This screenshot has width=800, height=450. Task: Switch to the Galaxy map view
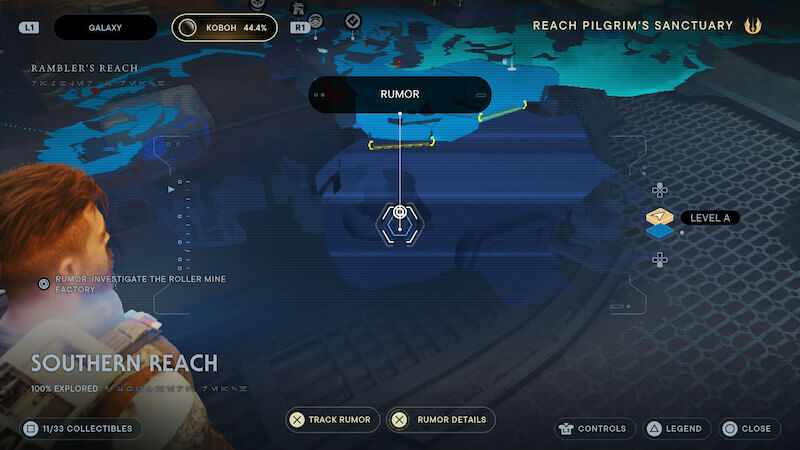point(105,27)
